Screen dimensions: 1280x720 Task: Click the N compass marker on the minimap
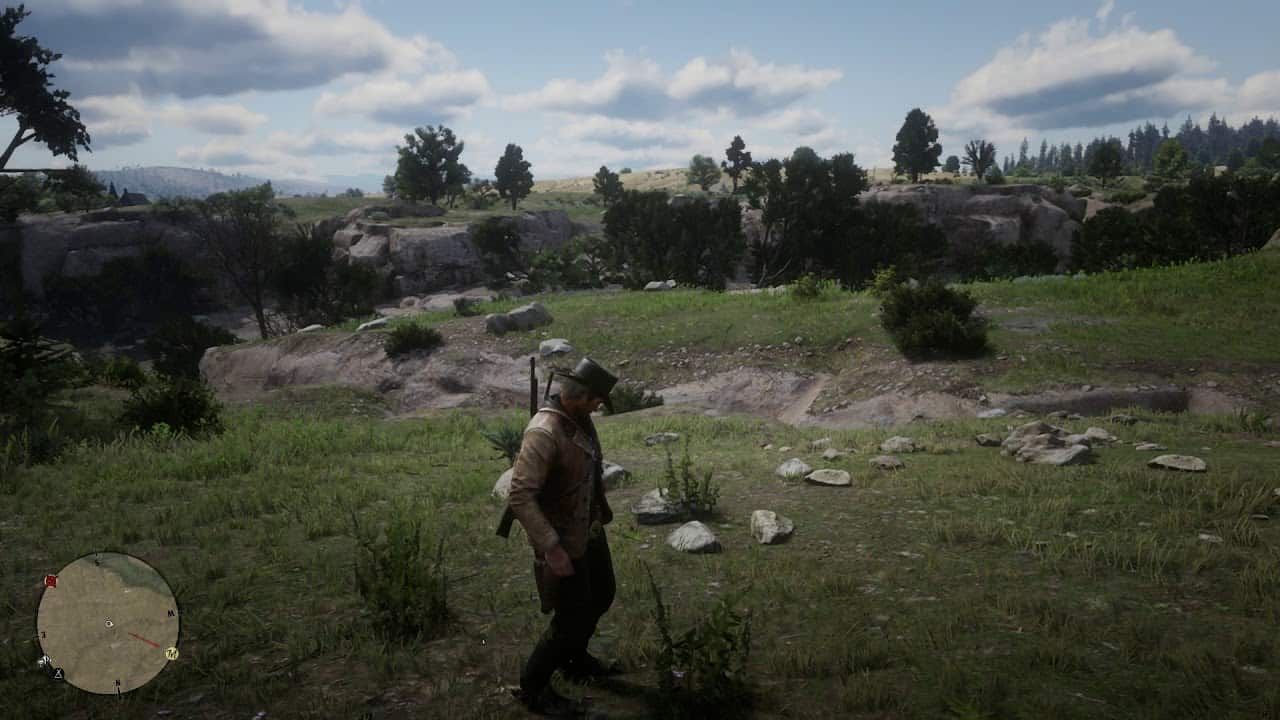pyautogui.click(x=117, y=683)
